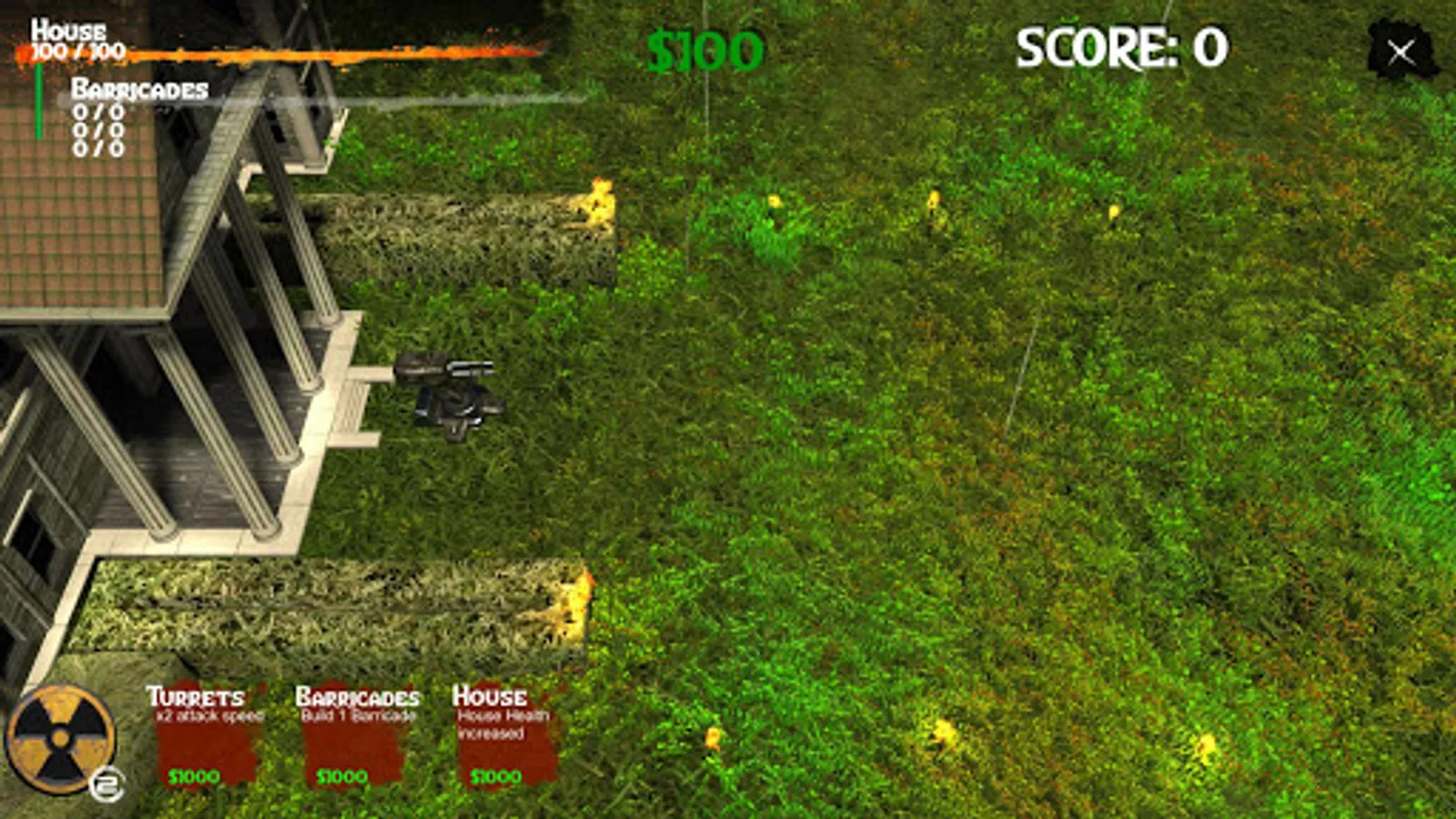Expand the Barricades status list
Viewport: 1456px width, 819px height.
pyautogui.click(x=136, y=89)
